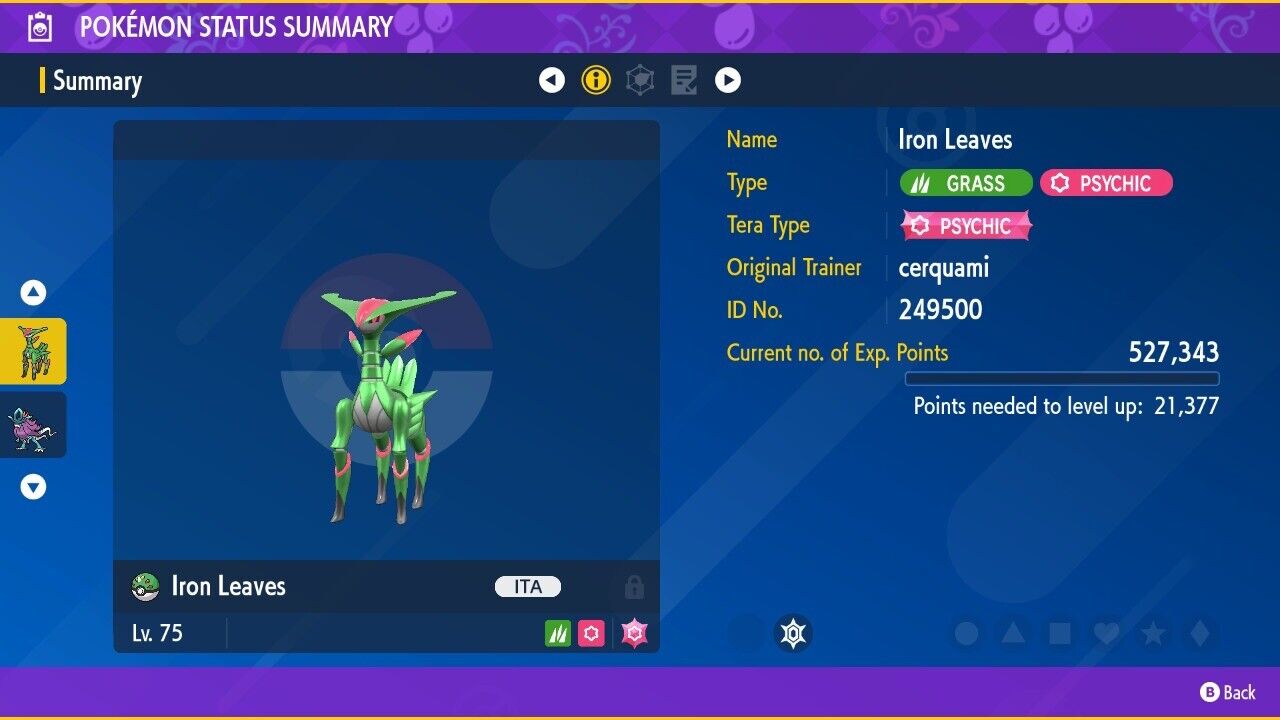This screenshot has height=720, width=1280.
Task: Switch to the stats hexagon tab
Action: tap(640, 80)
